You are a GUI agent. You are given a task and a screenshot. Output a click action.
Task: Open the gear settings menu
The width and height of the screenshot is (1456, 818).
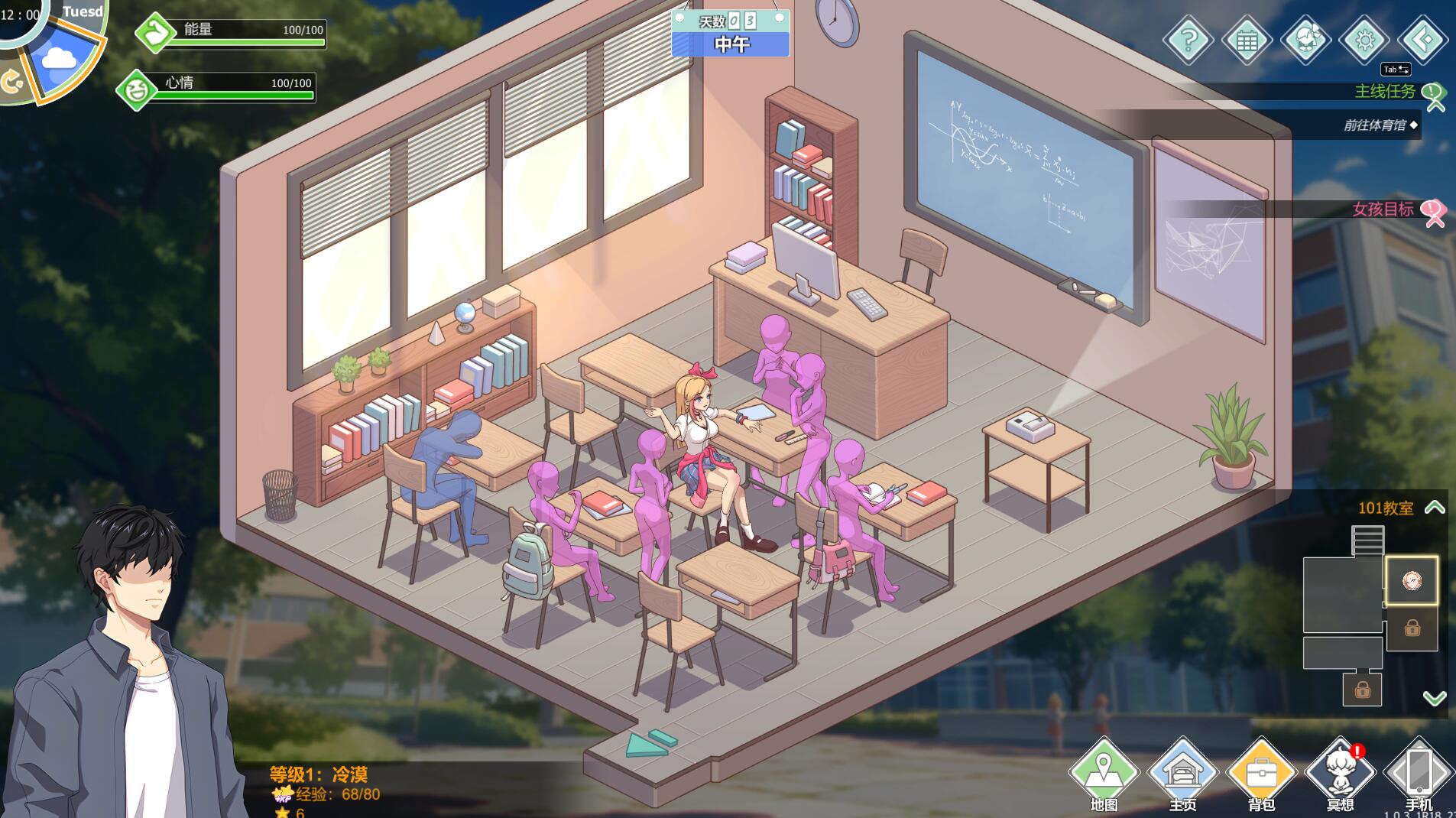[x=1364, y=40]
